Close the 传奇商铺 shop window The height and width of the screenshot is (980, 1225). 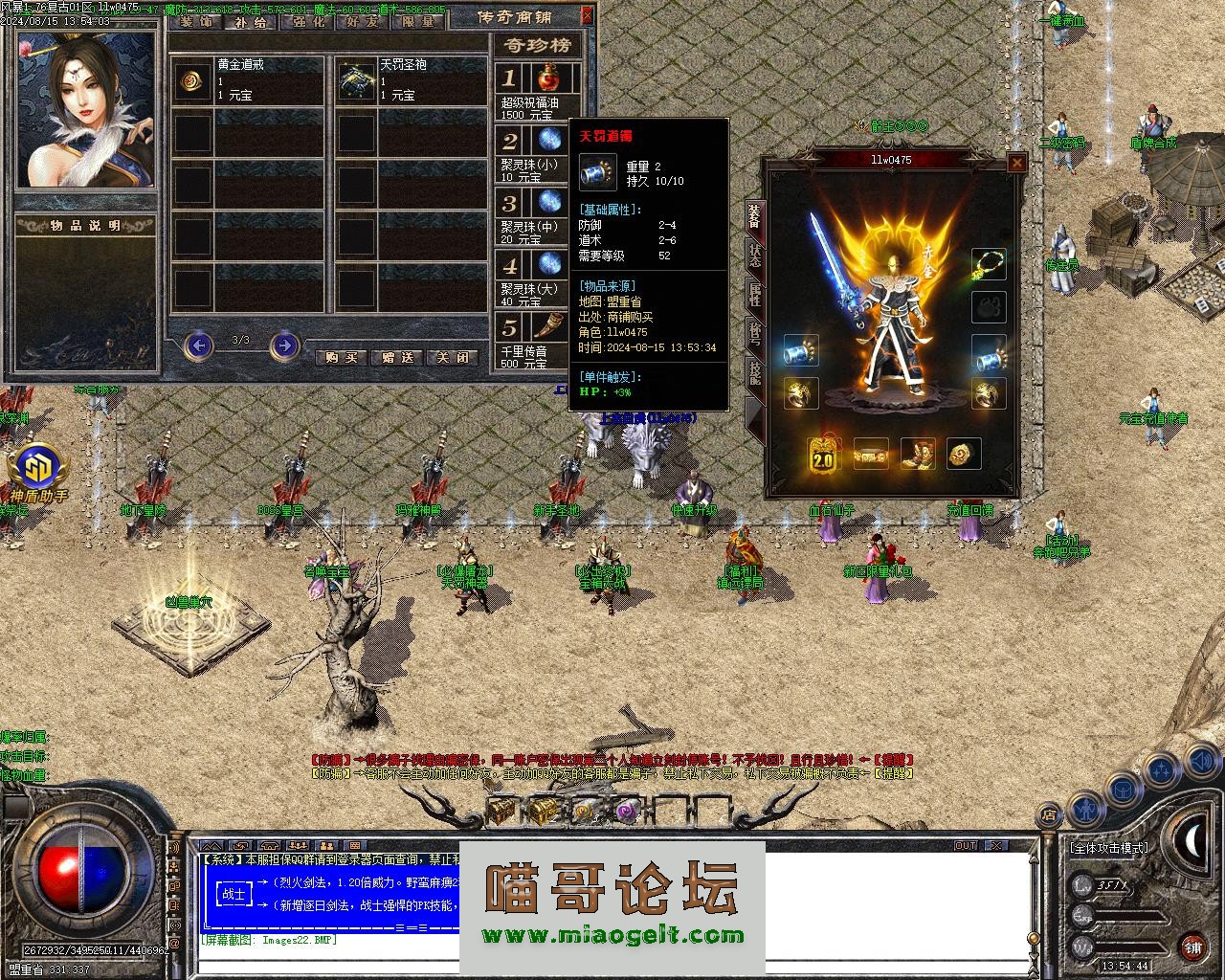(587, 14)
